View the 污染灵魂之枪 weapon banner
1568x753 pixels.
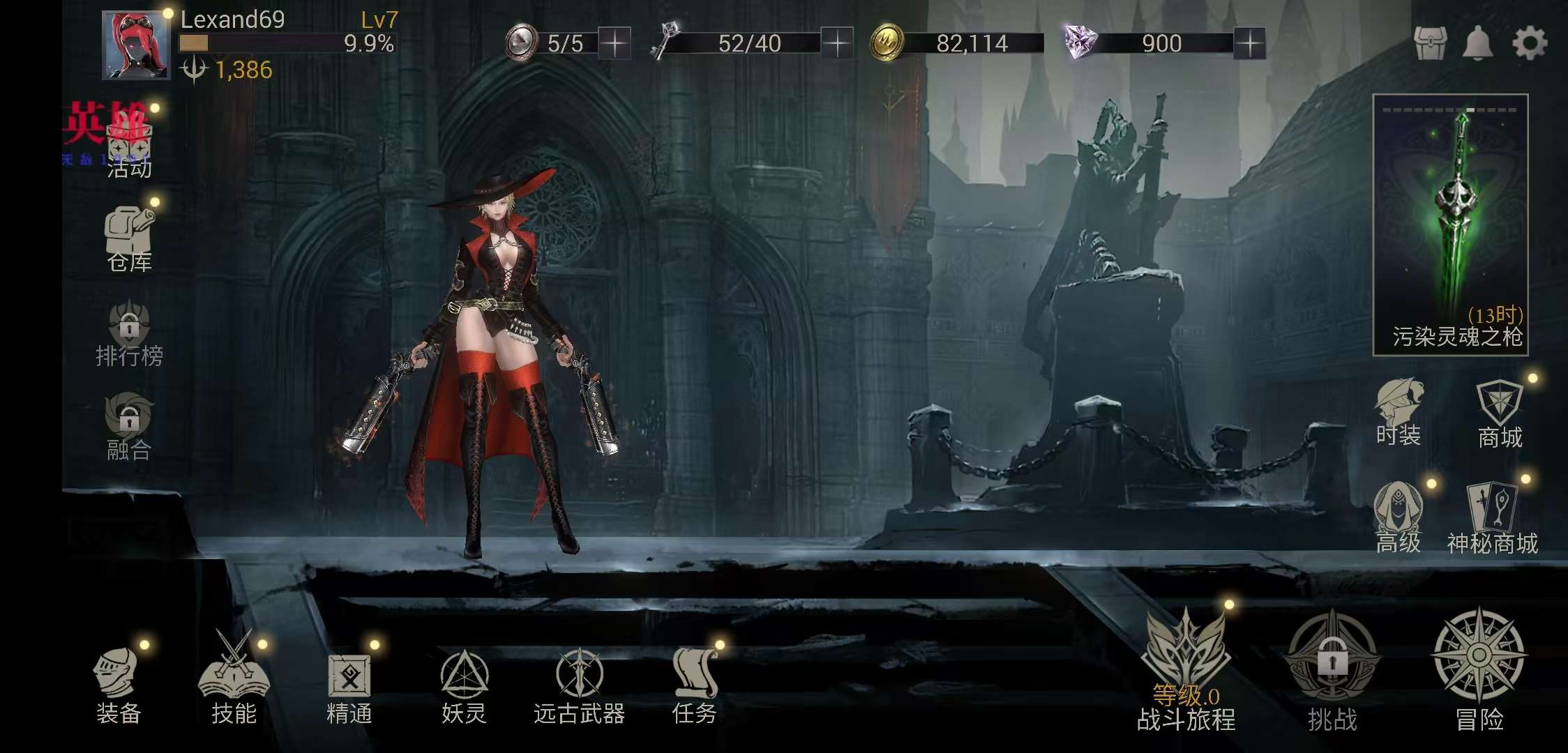coord(1451,225)
